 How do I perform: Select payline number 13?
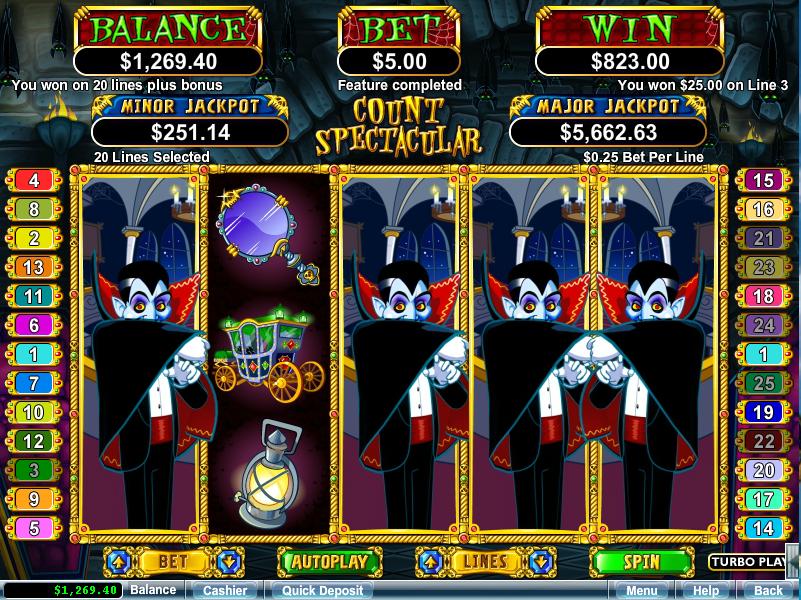(x=35, y=267)
